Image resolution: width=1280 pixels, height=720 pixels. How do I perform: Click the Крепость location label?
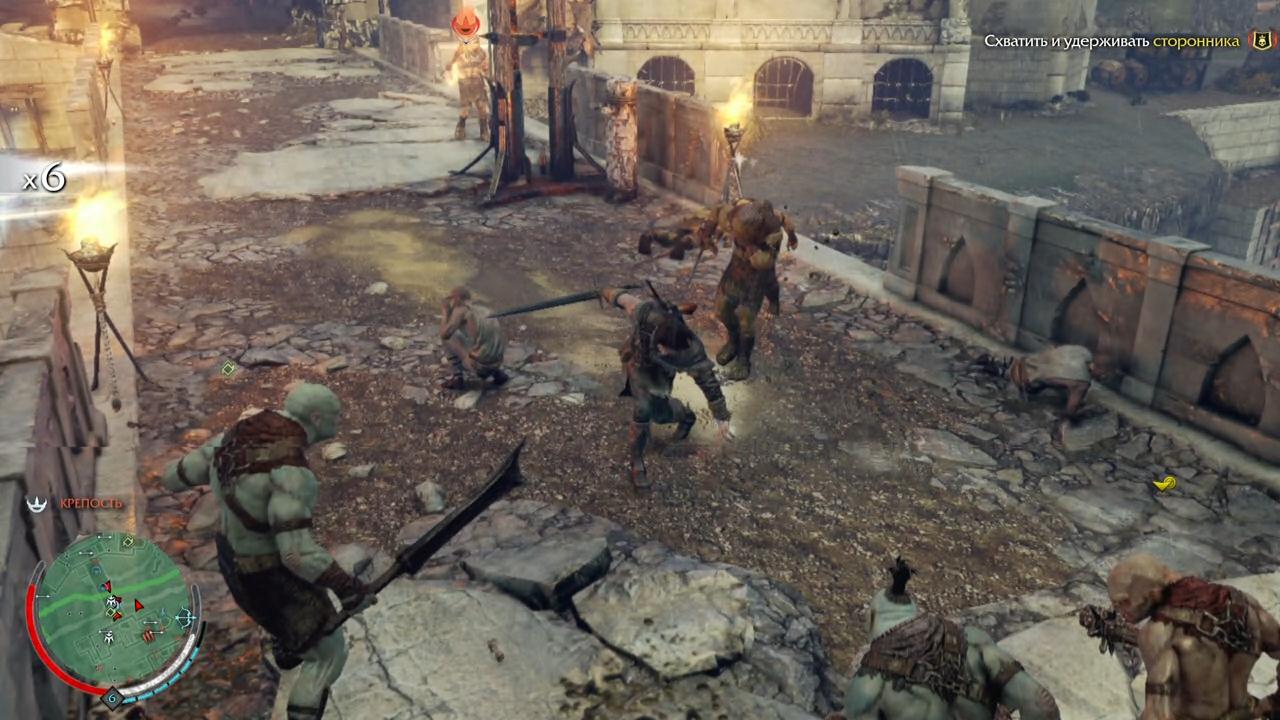tap(91, 503)
